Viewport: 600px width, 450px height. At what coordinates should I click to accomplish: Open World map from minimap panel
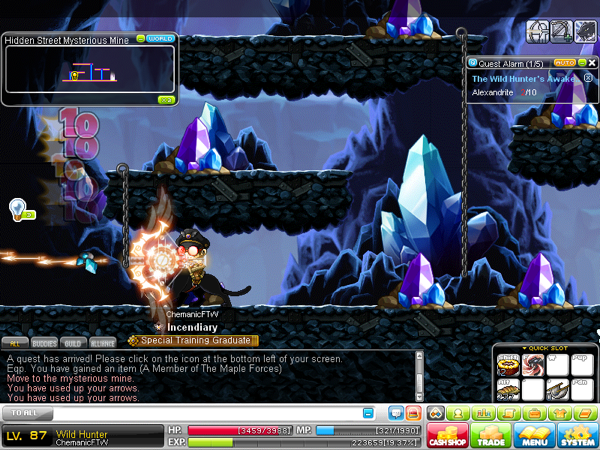[x=160, y=39]
